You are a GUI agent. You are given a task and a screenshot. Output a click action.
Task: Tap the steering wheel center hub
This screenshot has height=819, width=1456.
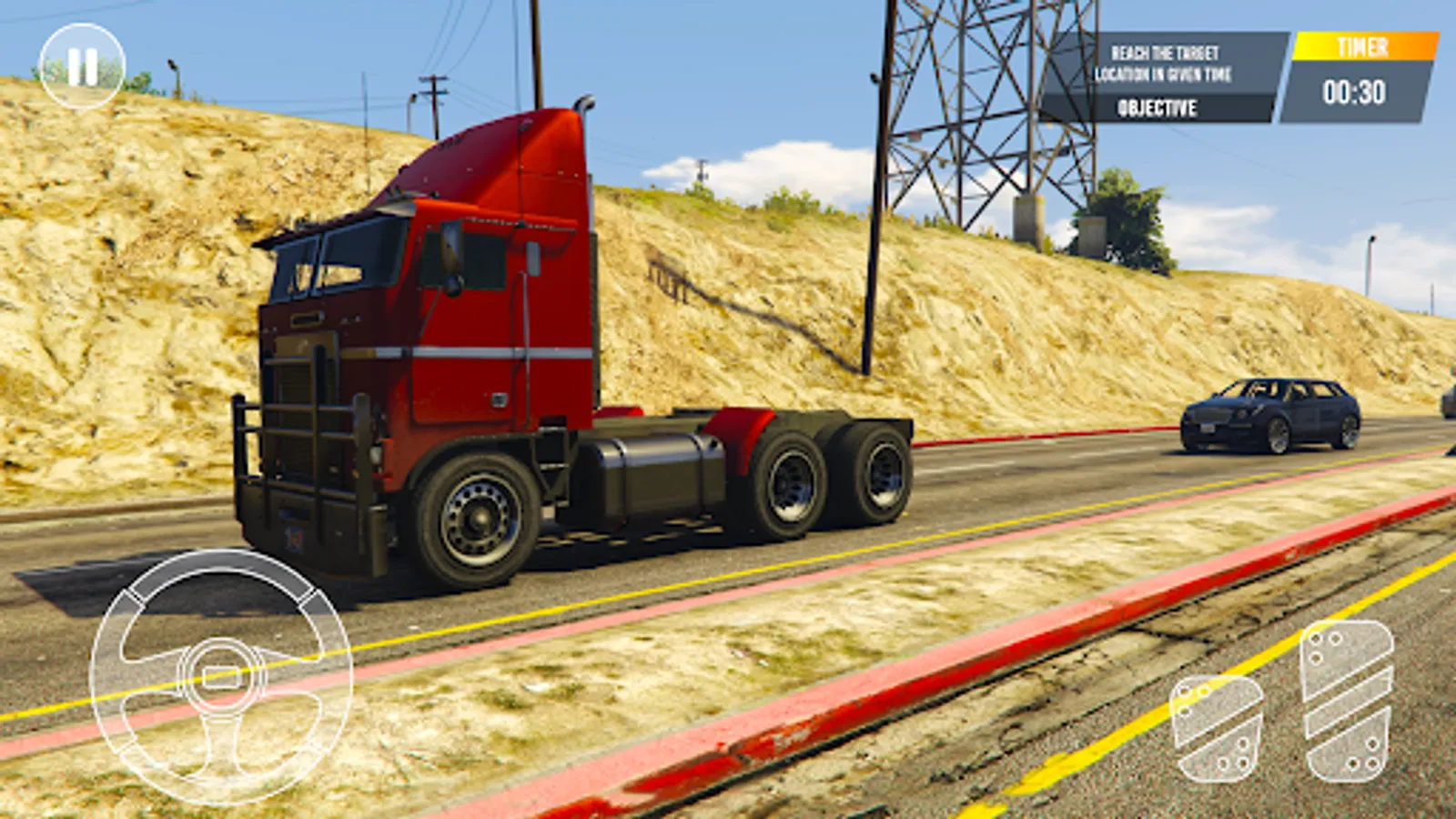(x=218, y=673)
